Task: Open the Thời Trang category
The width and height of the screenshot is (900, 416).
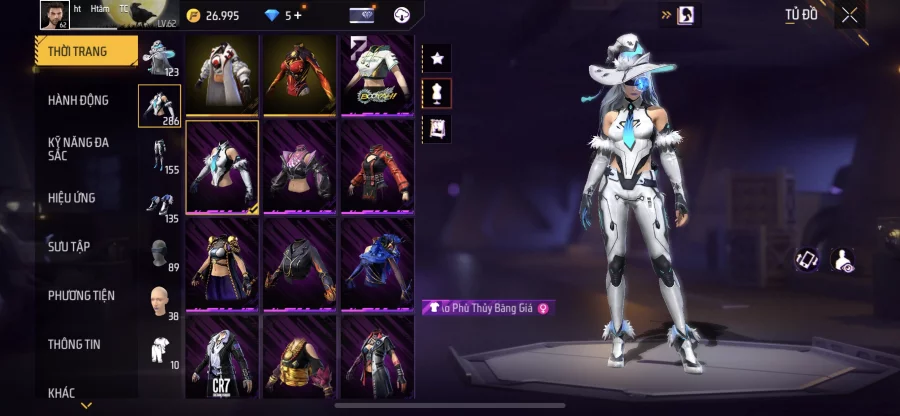Action: [x=84, y=51]
